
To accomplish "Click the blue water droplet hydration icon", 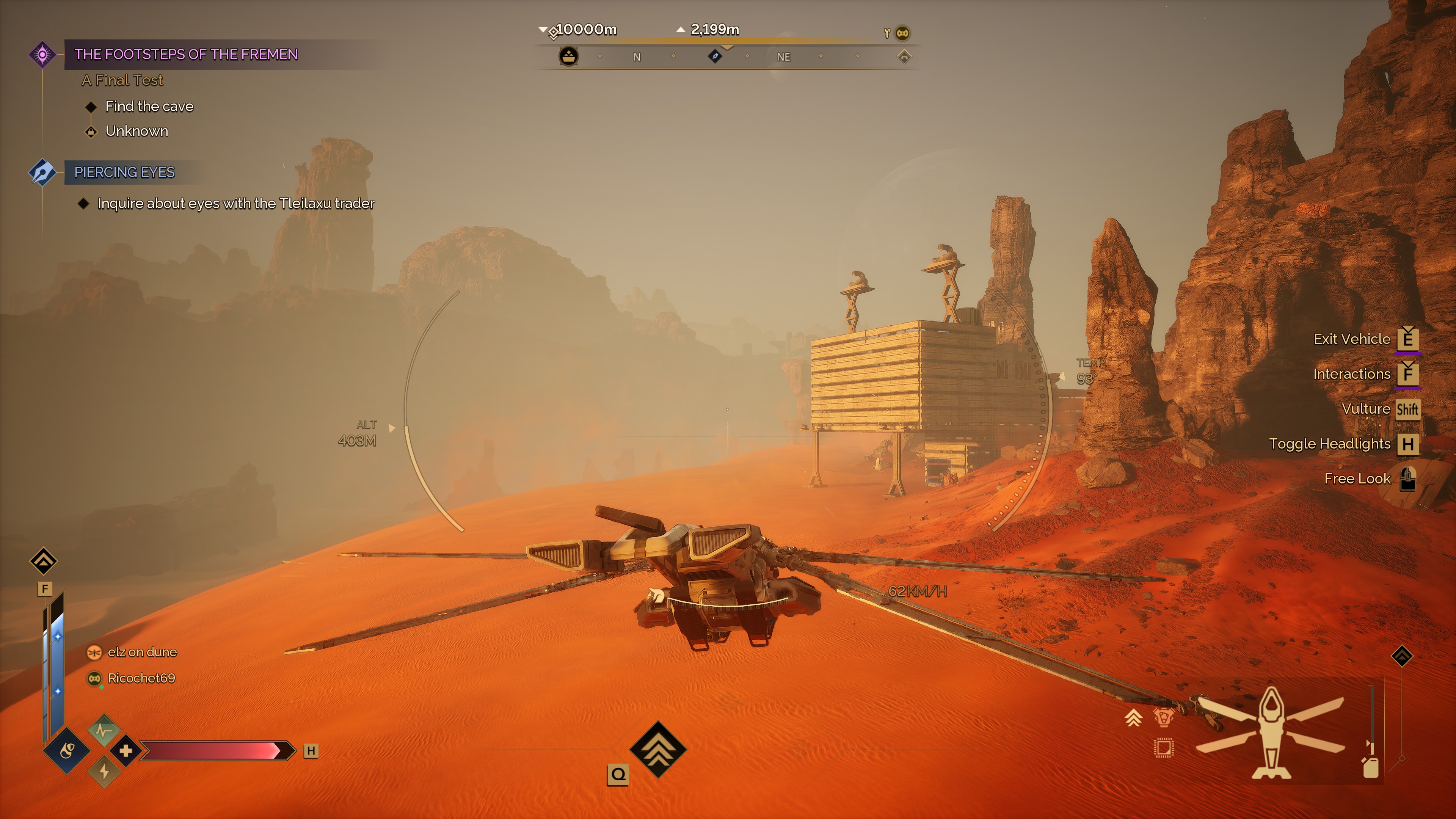I will (67, 751).
